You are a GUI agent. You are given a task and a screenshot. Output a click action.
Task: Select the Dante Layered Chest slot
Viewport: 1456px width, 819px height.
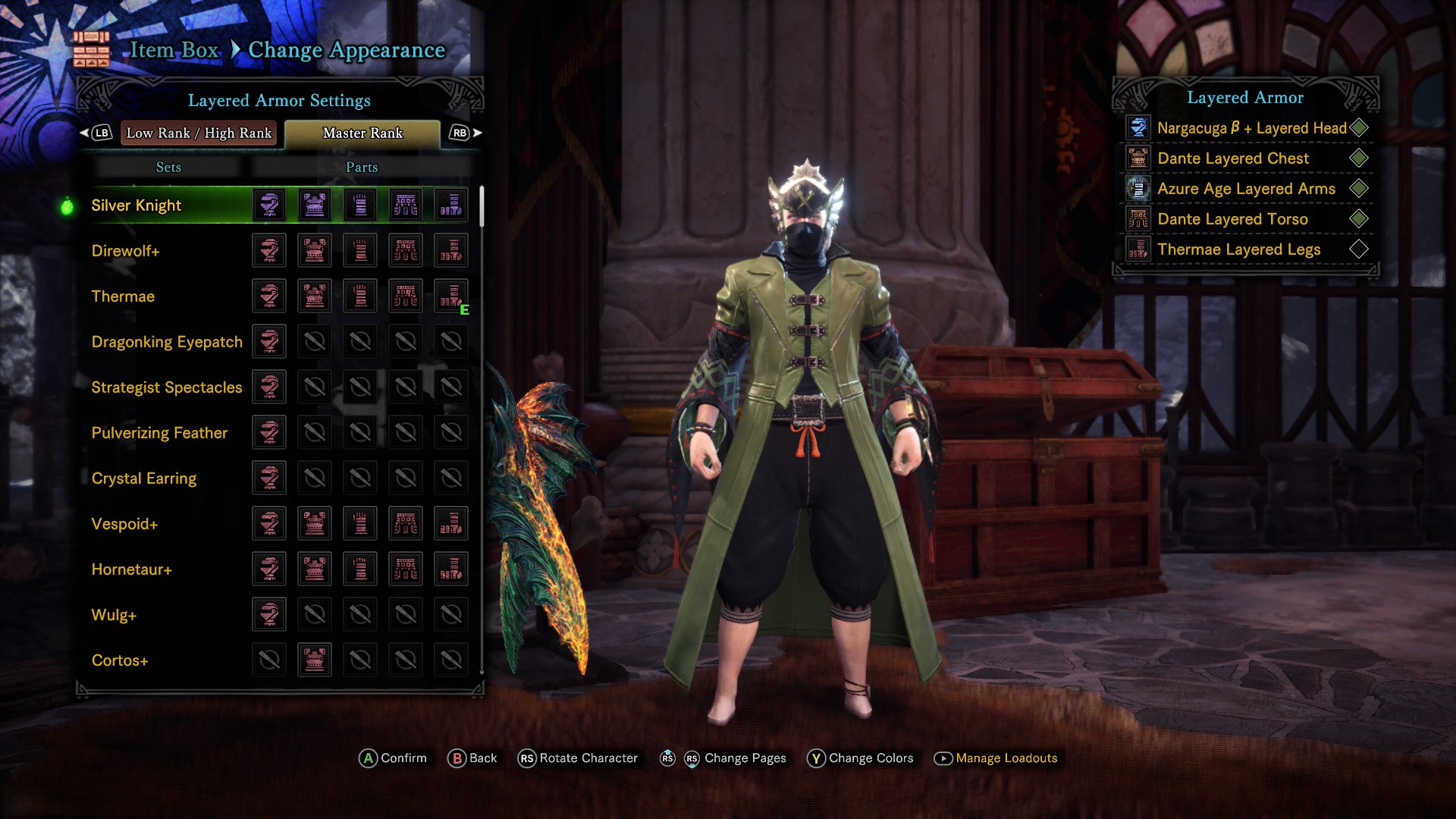[x=1233, y=158]
